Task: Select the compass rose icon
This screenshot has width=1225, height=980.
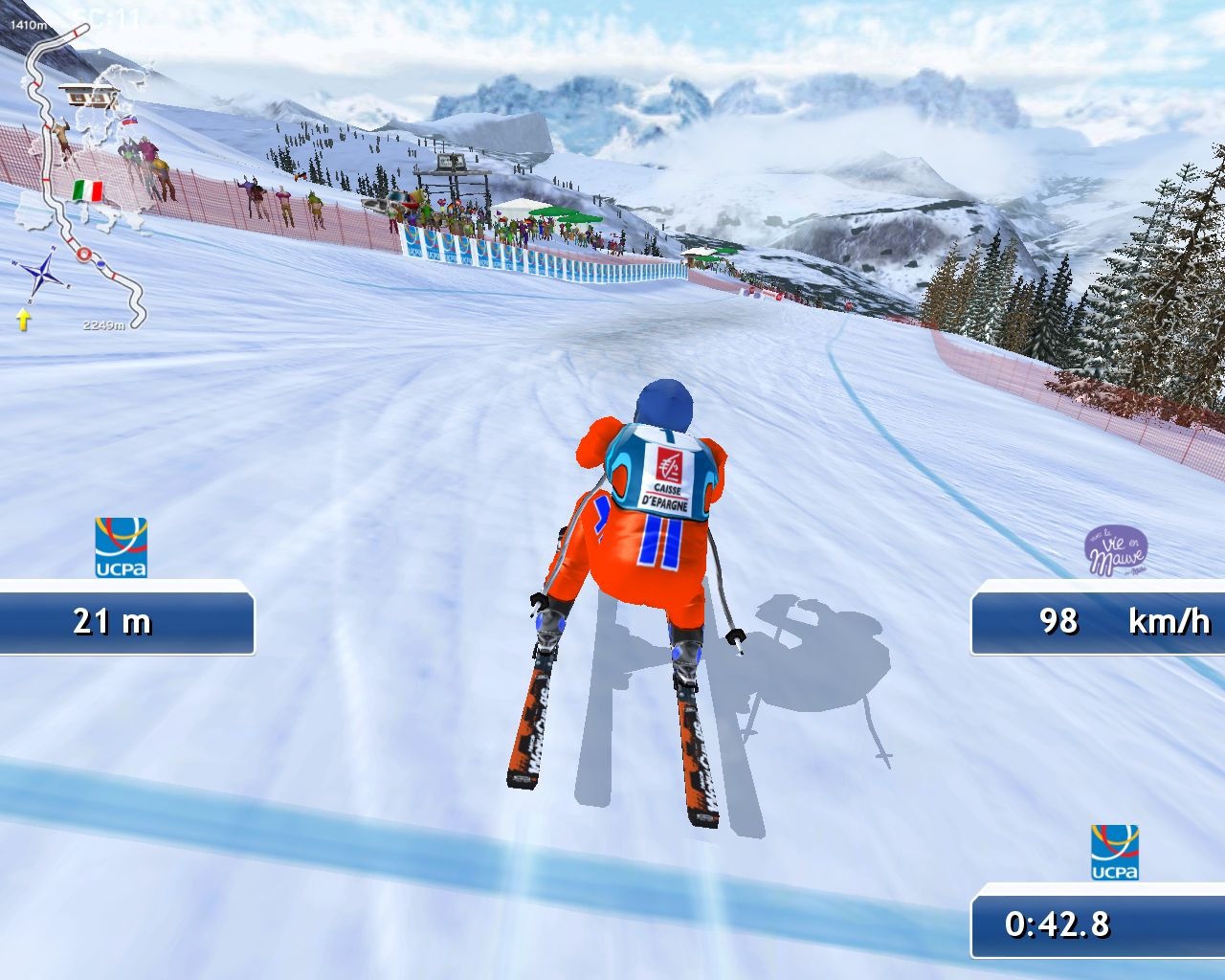Action: tap(40, 276)
